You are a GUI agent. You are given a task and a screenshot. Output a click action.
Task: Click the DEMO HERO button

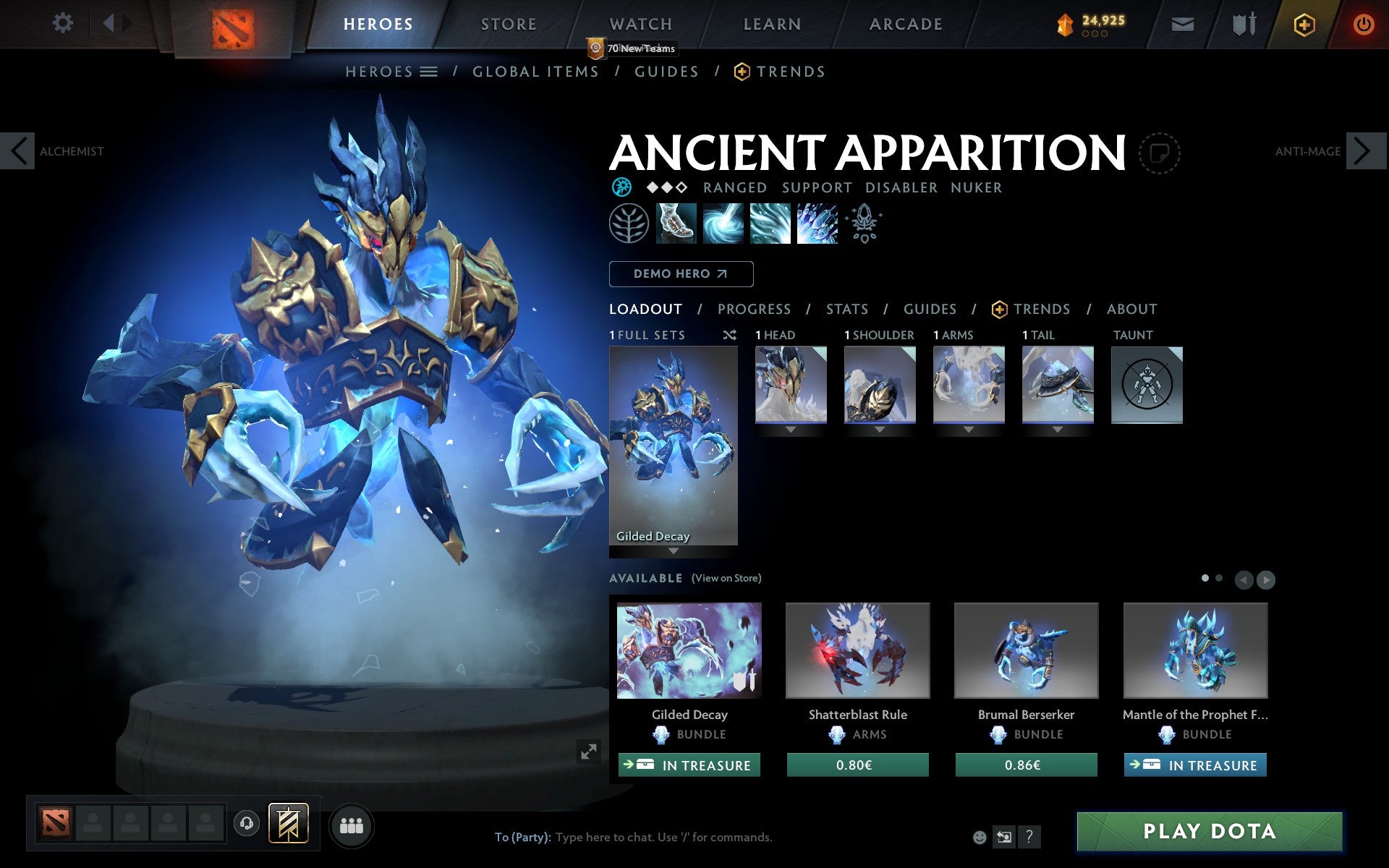681,274
